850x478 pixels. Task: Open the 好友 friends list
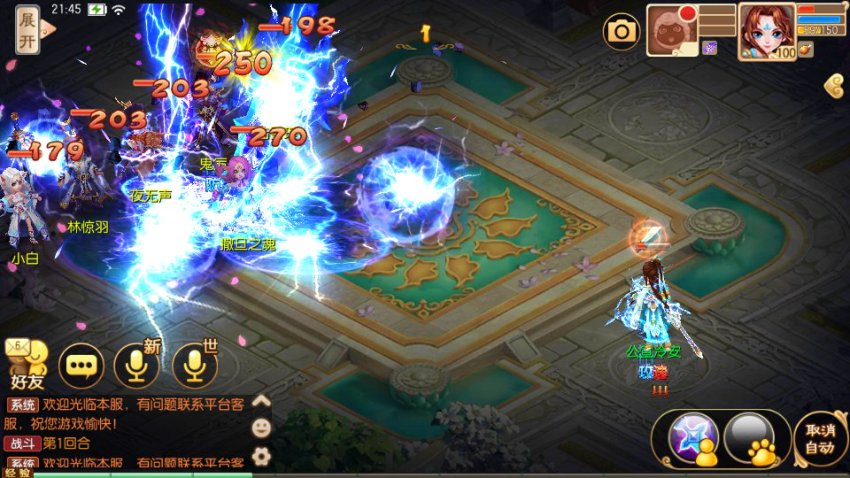27,364
